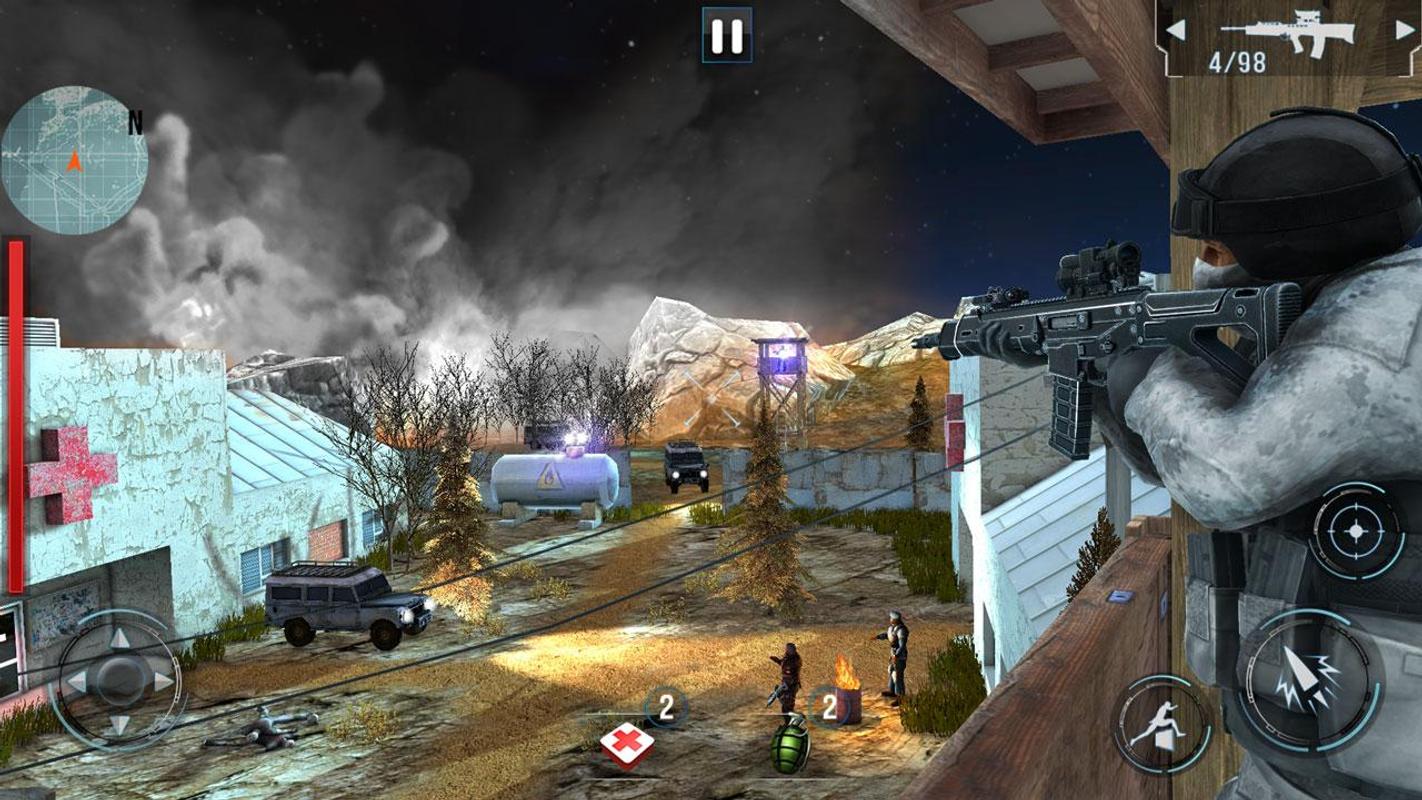Switch to the previous weapon with left arrow
Screen dimensions: 1422x800
(1176, 30)
